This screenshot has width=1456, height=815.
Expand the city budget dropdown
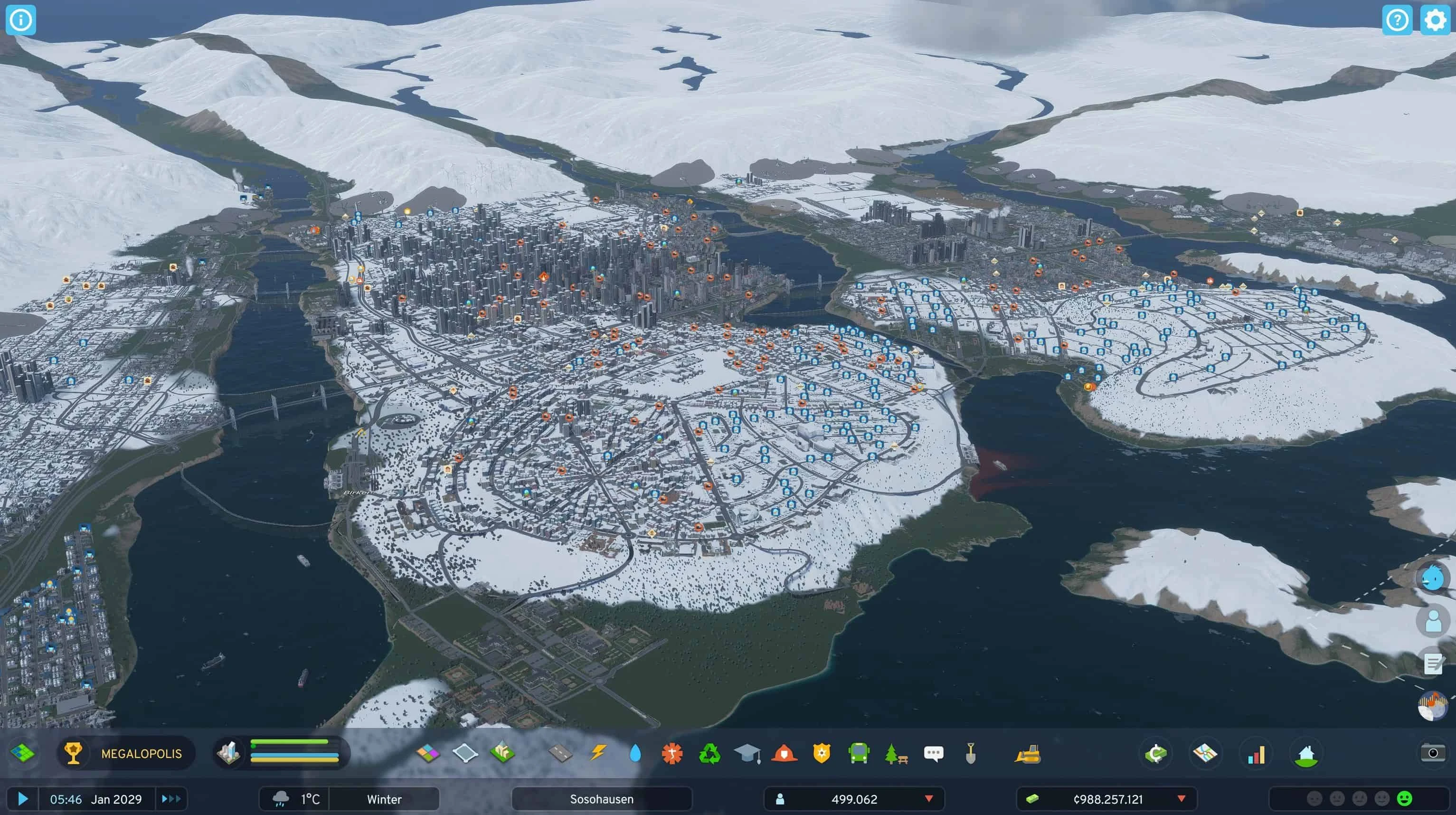click(x=1182, y=798)
